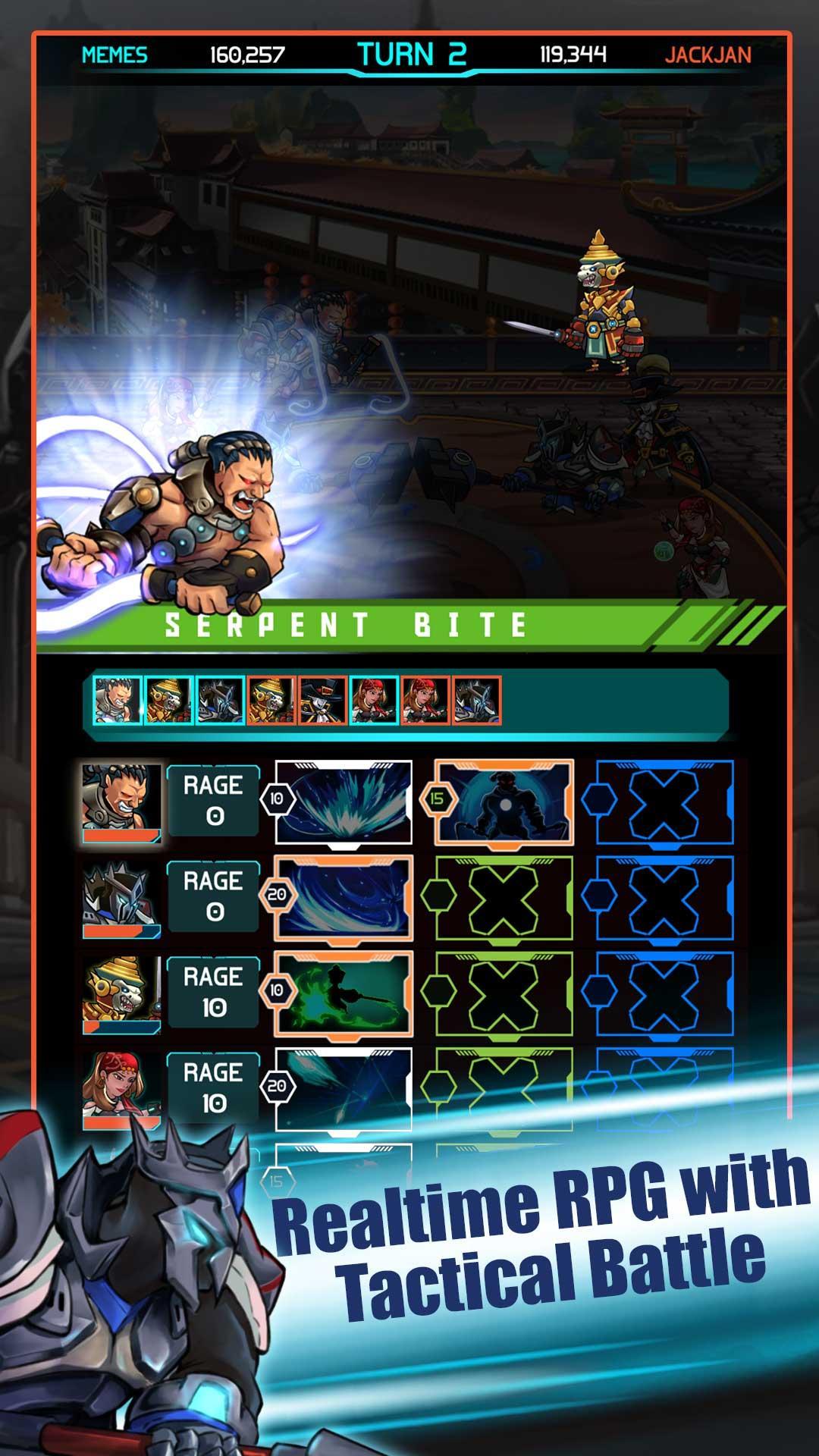This screenshot has width=819, height=1456.
Task: Trigger the knight's 20-rage blue swirl skill
Action: 344,899
